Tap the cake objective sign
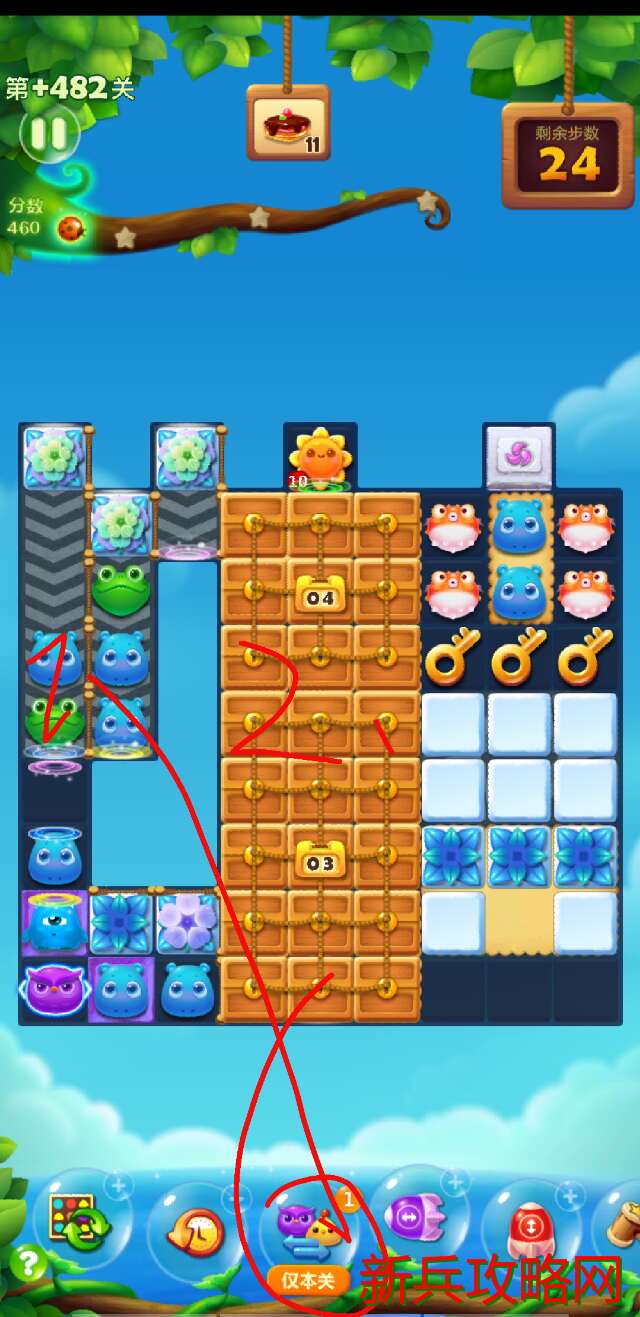This screenshot has width=640, height=1317. pyautogui.click(x=288, y=125)
